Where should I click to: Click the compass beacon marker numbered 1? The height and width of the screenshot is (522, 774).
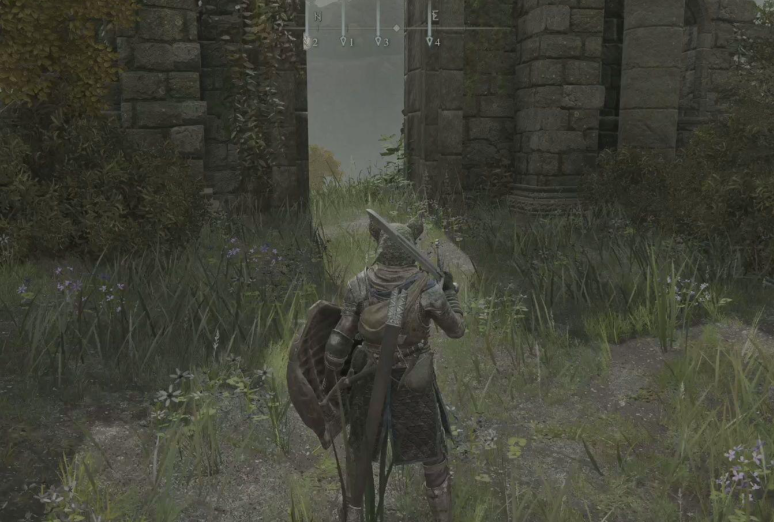point(343,41)
